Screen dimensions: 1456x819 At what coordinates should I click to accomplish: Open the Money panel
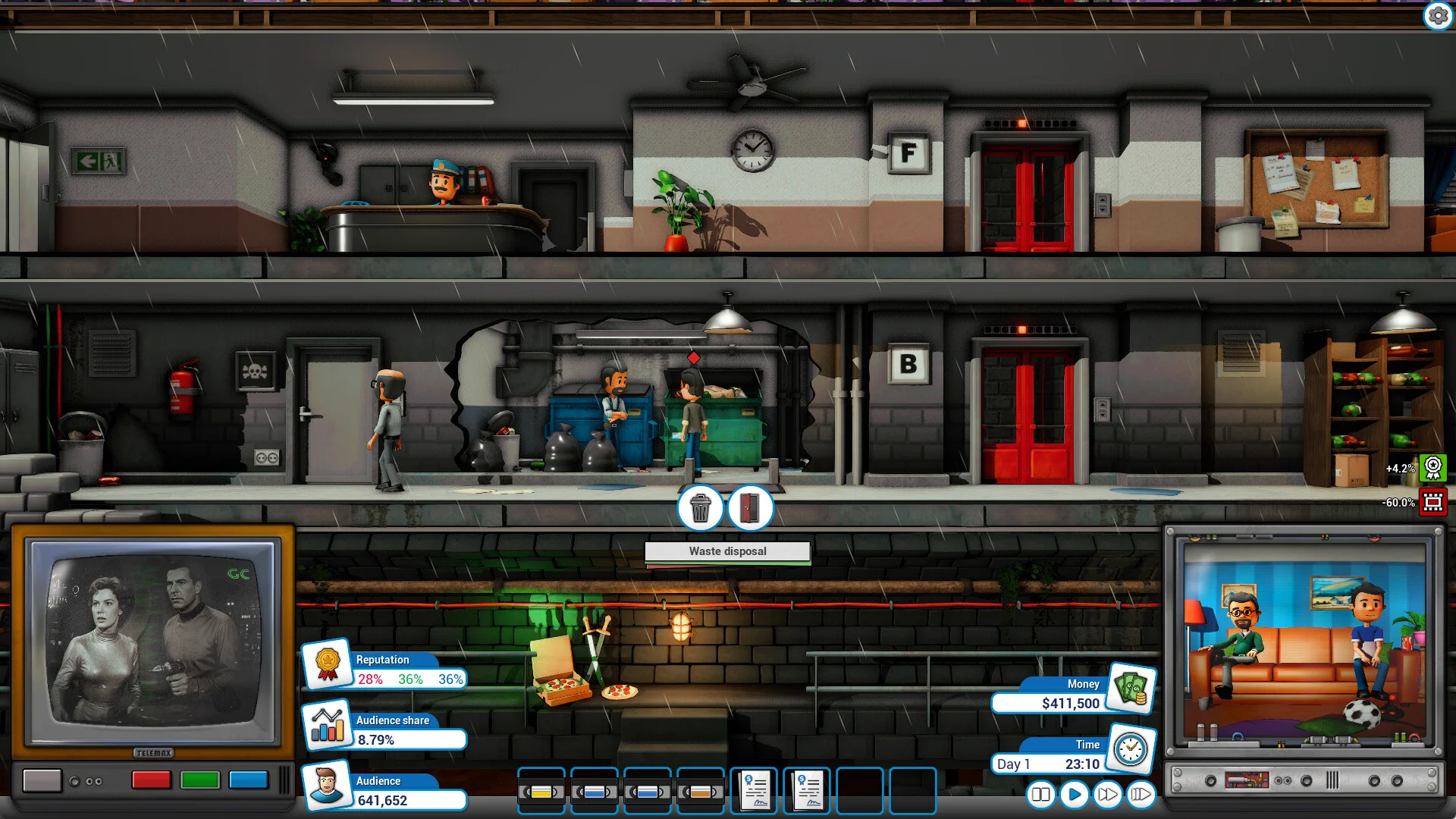(x=1131, y=689)
